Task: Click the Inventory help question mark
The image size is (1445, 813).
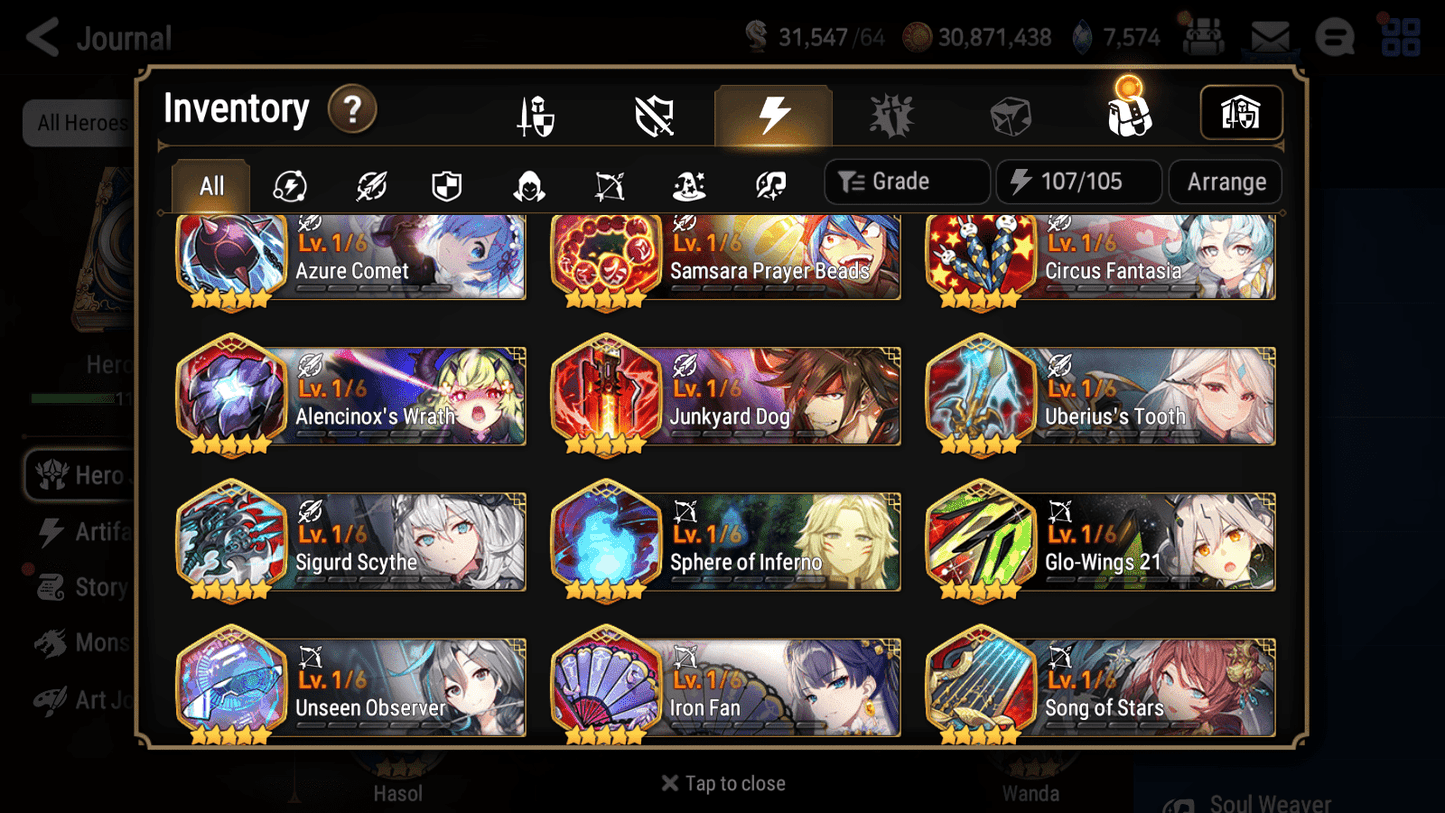Action: point(352,110)
